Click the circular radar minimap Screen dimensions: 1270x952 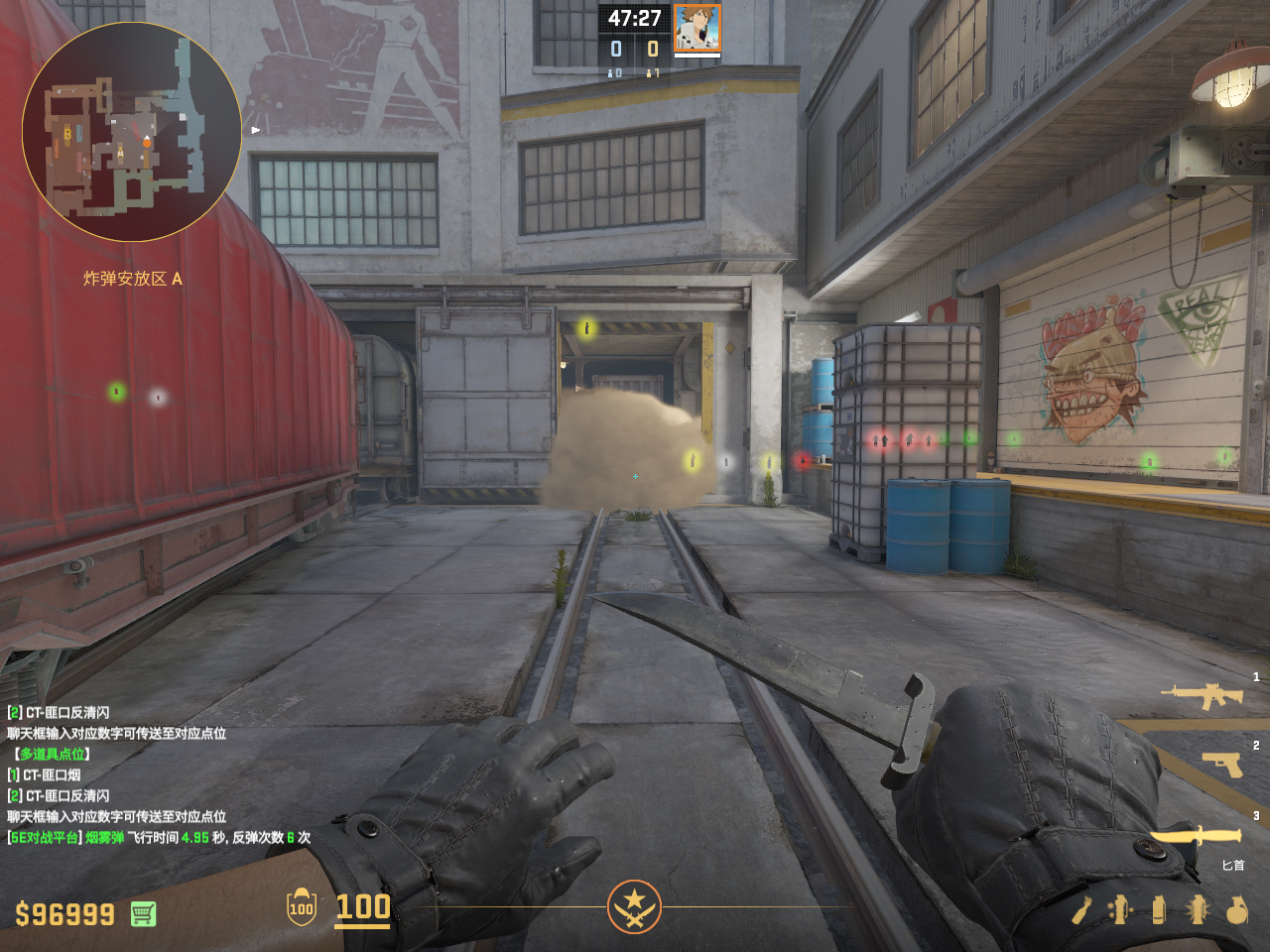click(131, 132)
